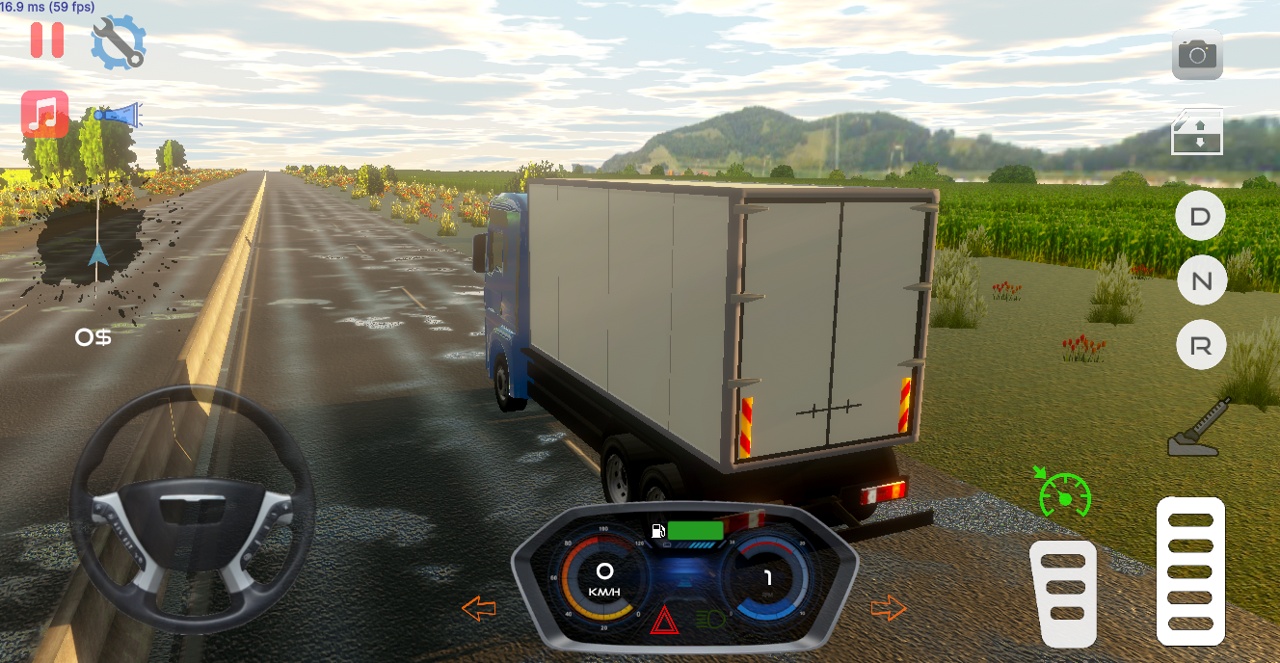
Task: Sound the truck's air horn
Action: [119, 115]
